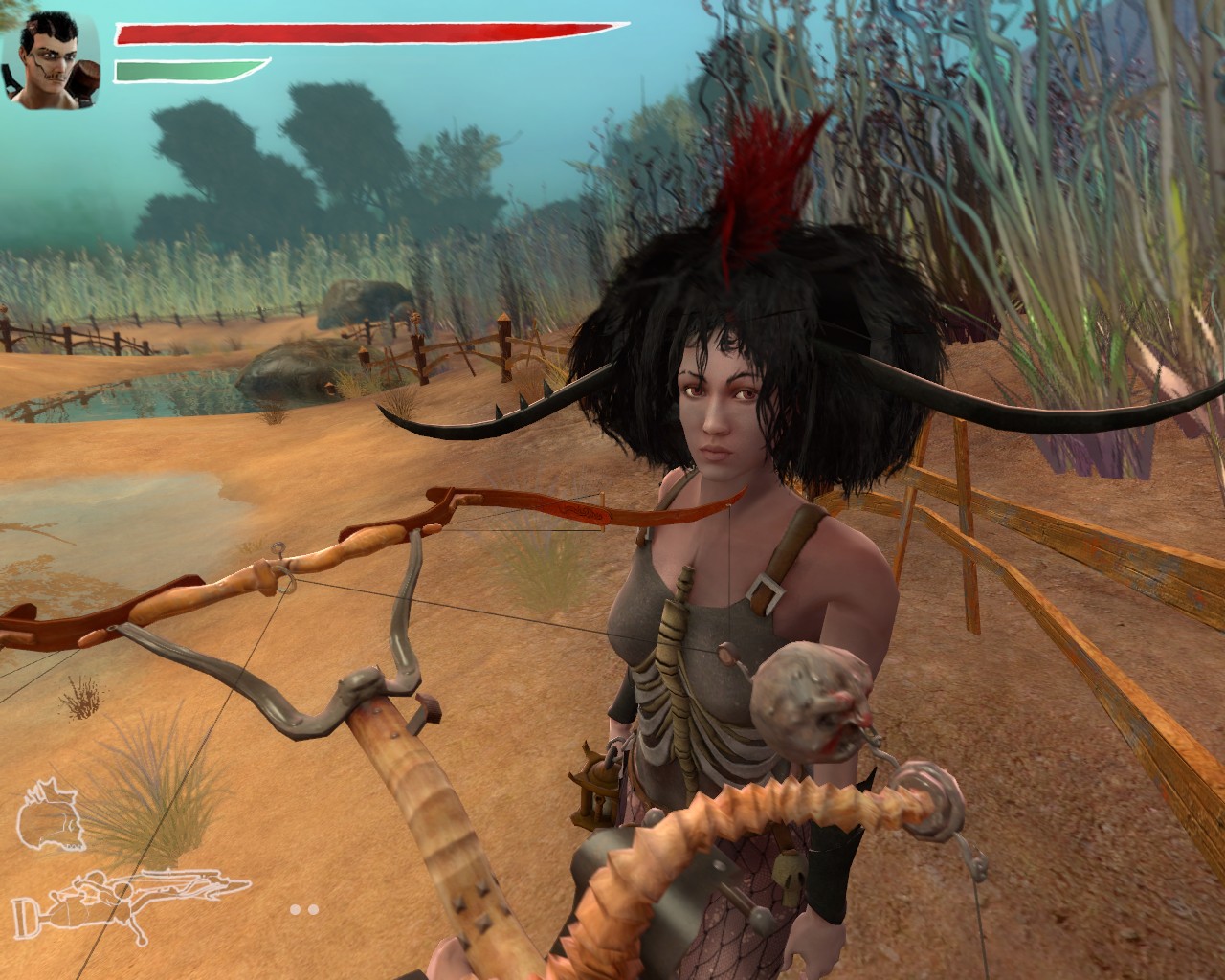The height and width of the screenshot is (980, 1225).
Task: Select the crossbow weapon outline icon
Action: 131,897
